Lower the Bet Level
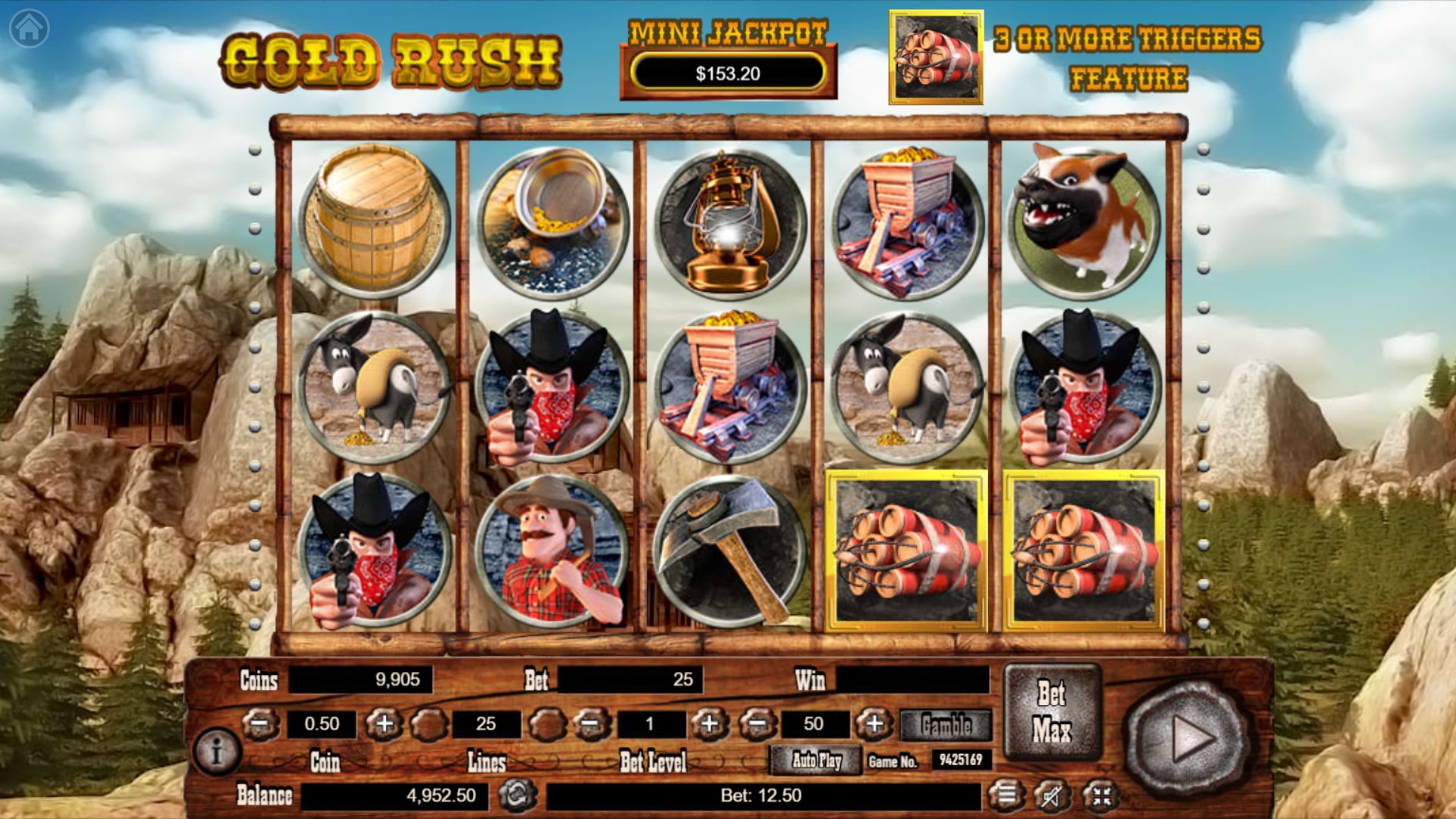The height and width of the screenshot is (819, 1456). click(x=591, y=724)
